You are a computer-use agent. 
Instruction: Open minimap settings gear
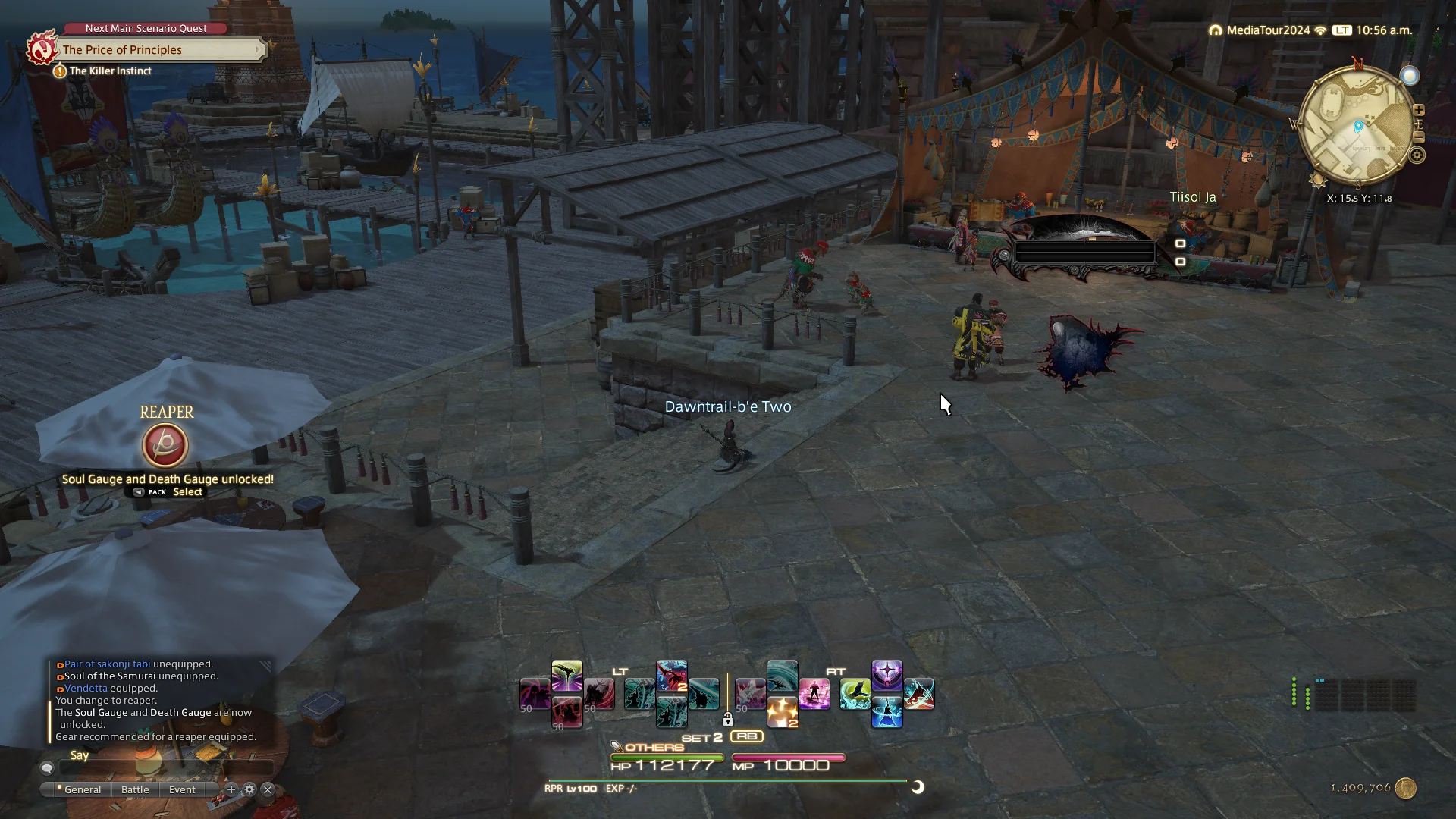[1417, 155]
